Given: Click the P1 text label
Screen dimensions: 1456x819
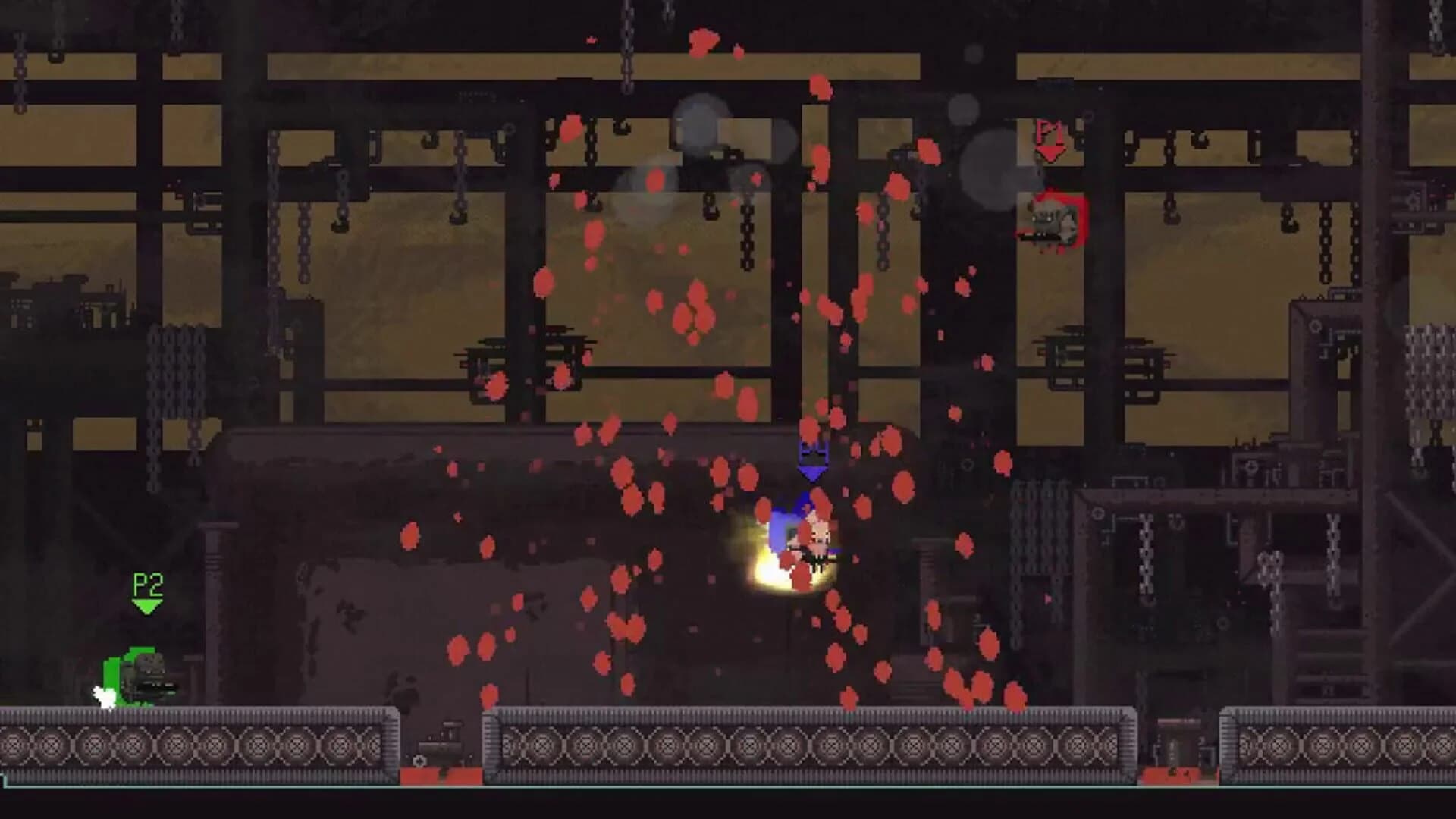Looking at the screenshot, I should pyautogui.click(x=1047, y=131).
